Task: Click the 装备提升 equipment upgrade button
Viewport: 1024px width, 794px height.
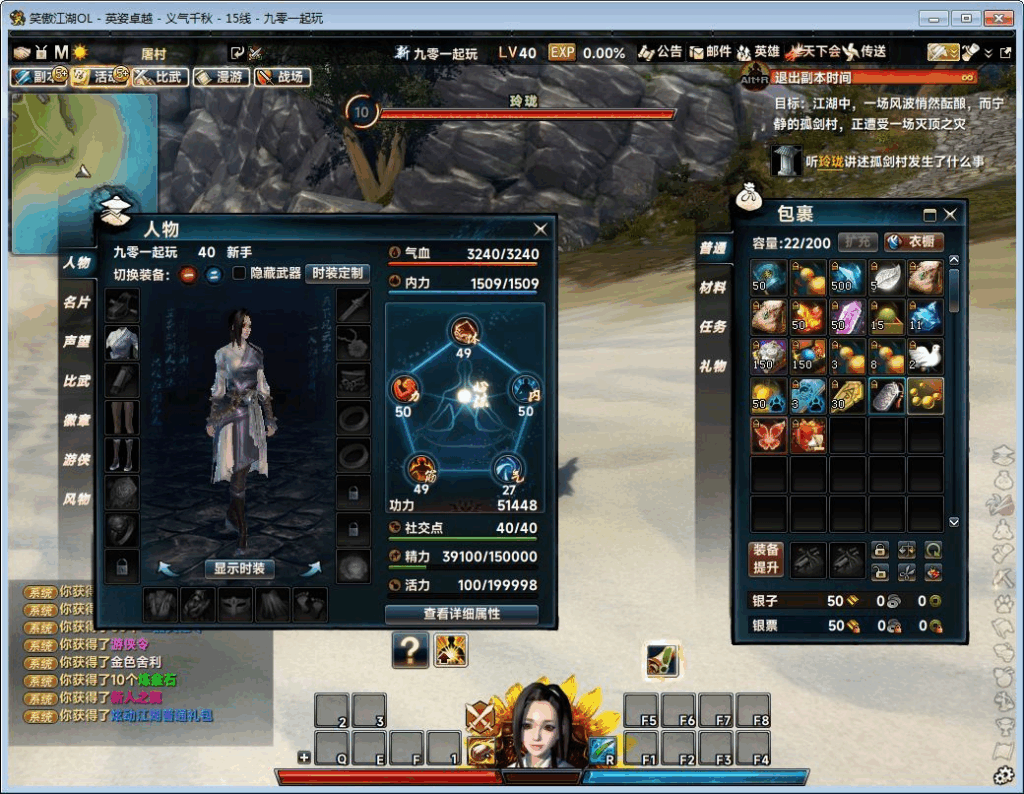Action: pos(767,560)
